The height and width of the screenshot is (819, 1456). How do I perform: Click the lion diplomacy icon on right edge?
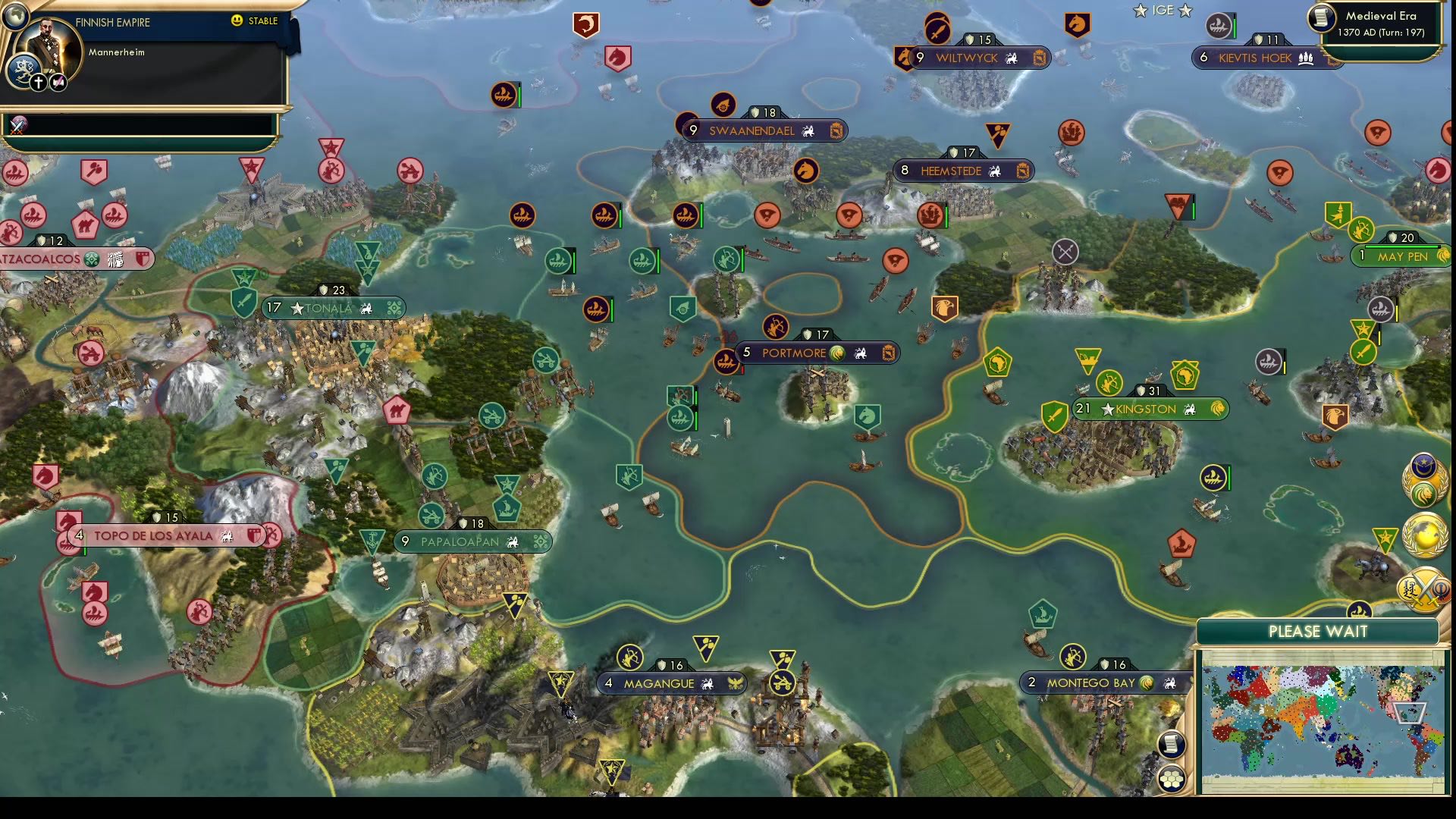tap(1424, 493)
